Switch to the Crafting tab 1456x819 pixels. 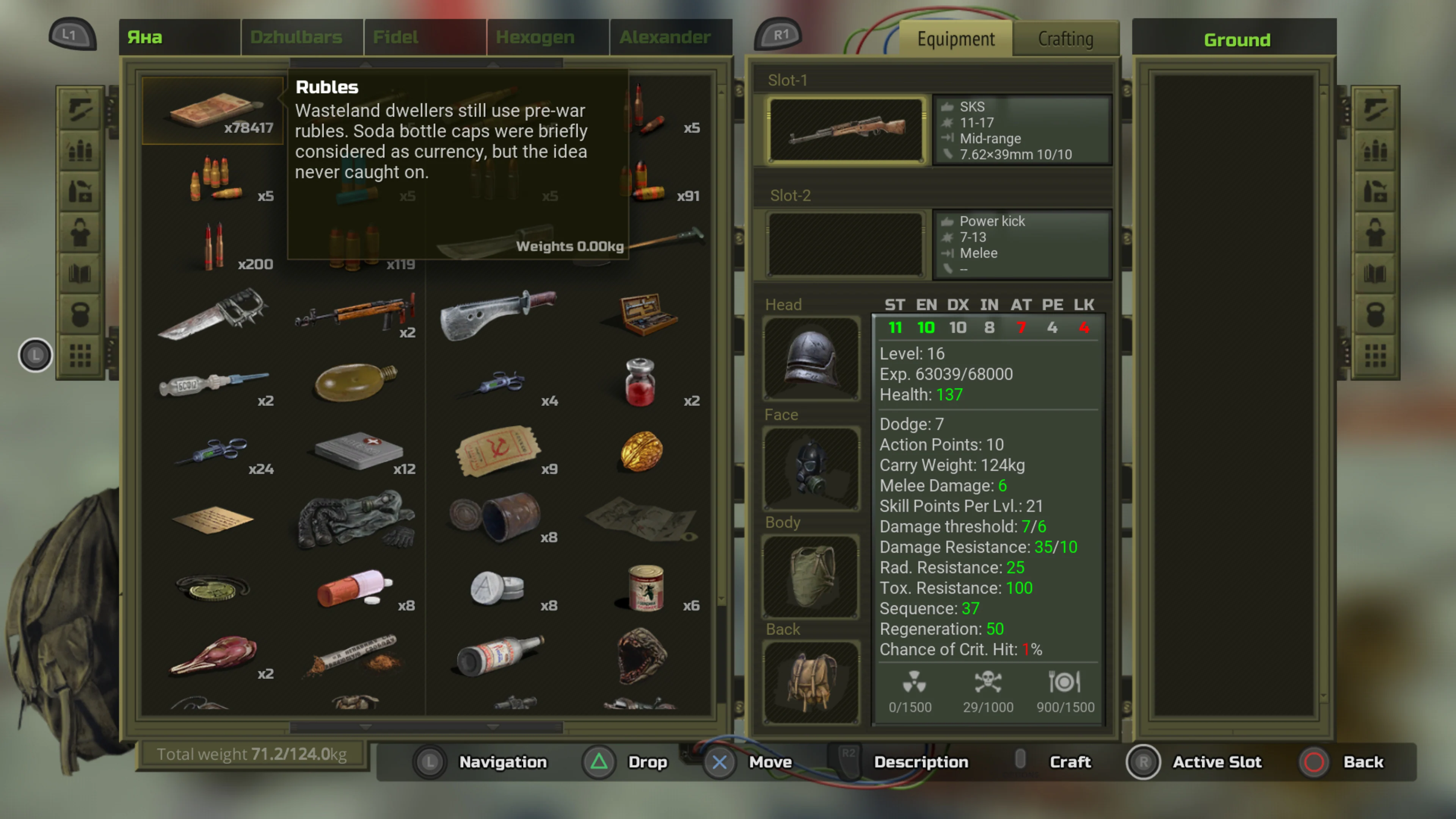coord(1065,38)
